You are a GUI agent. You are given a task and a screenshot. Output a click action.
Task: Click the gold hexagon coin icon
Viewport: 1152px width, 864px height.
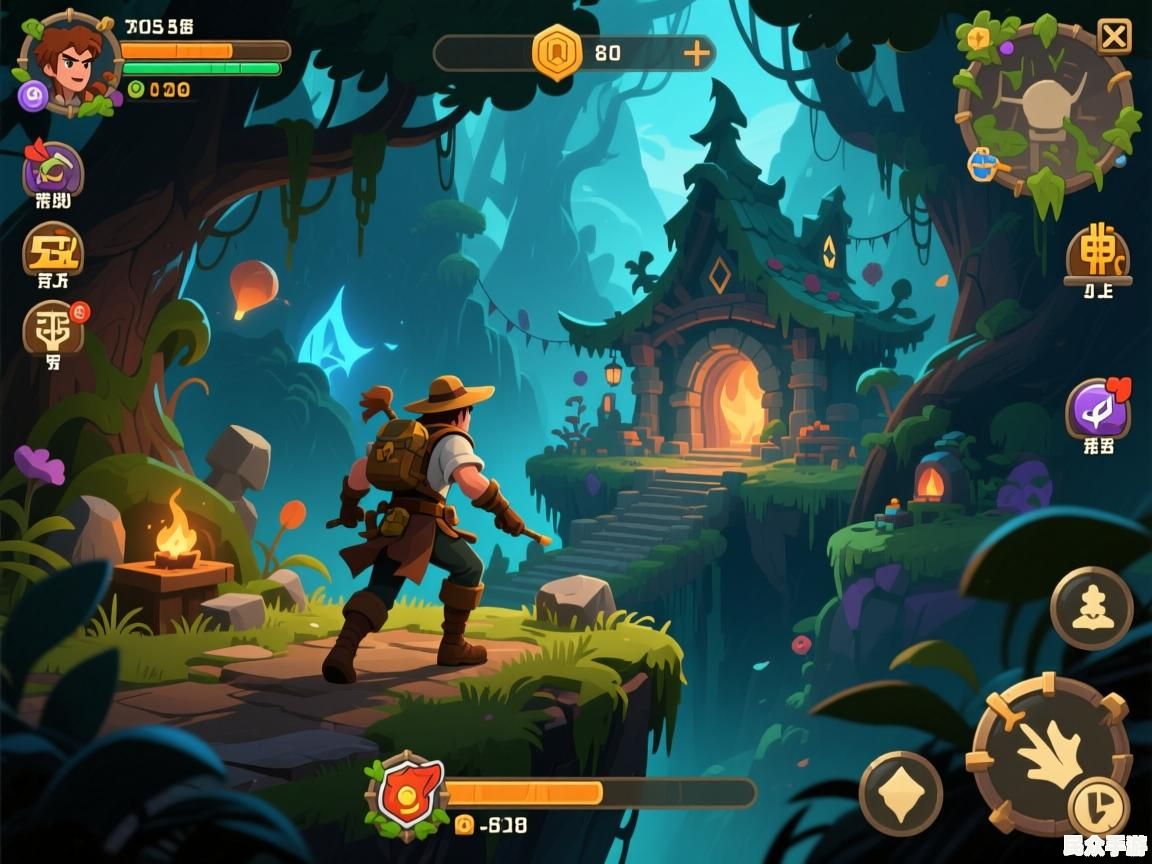557,53
